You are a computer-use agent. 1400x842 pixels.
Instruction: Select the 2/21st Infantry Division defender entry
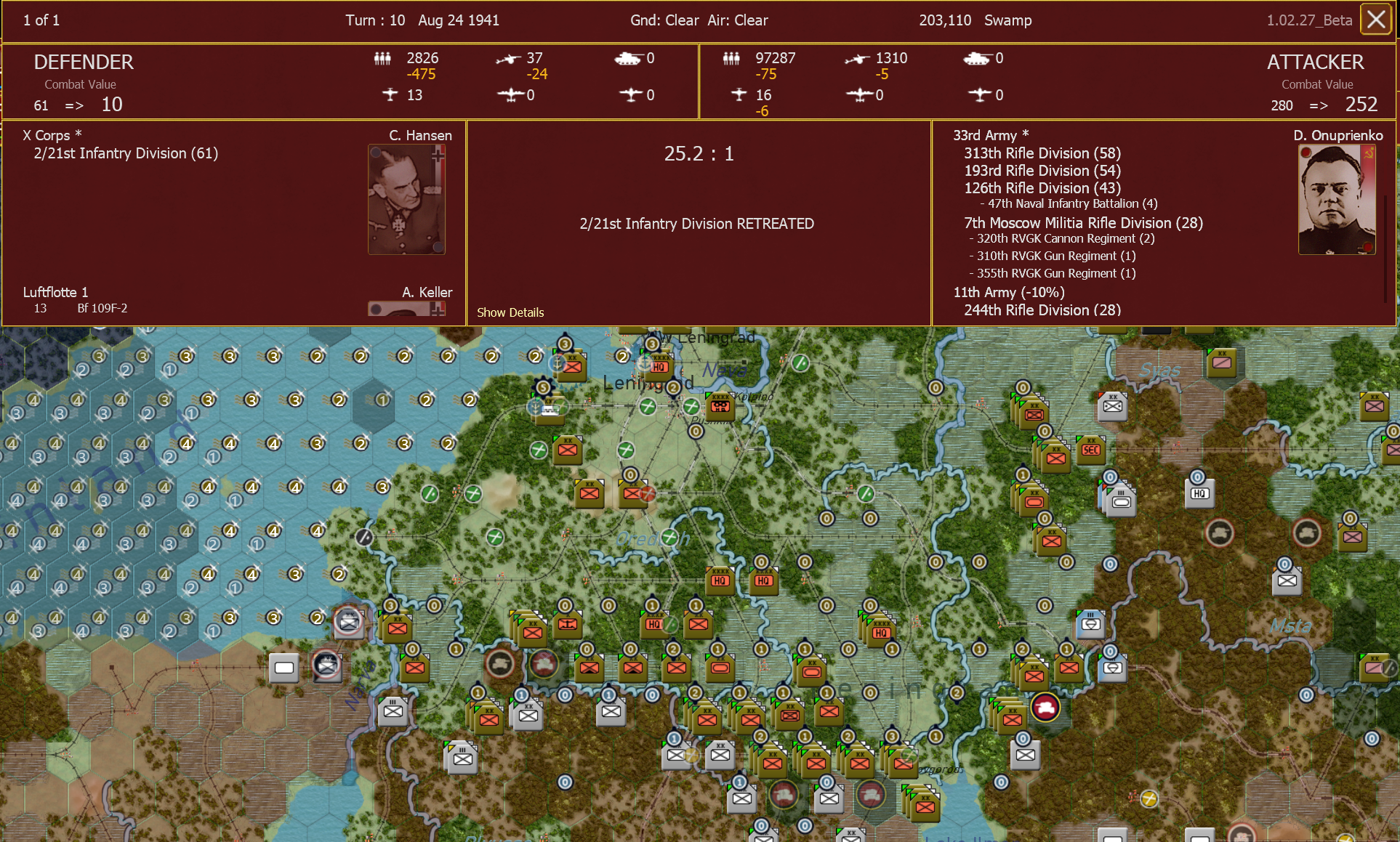click(125, 153)
